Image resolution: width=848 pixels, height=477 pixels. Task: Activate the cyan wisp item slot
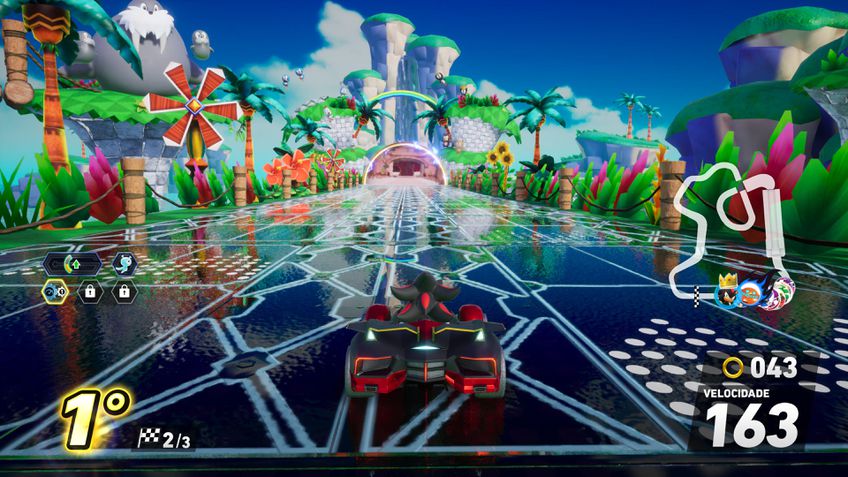click(124, 264)
